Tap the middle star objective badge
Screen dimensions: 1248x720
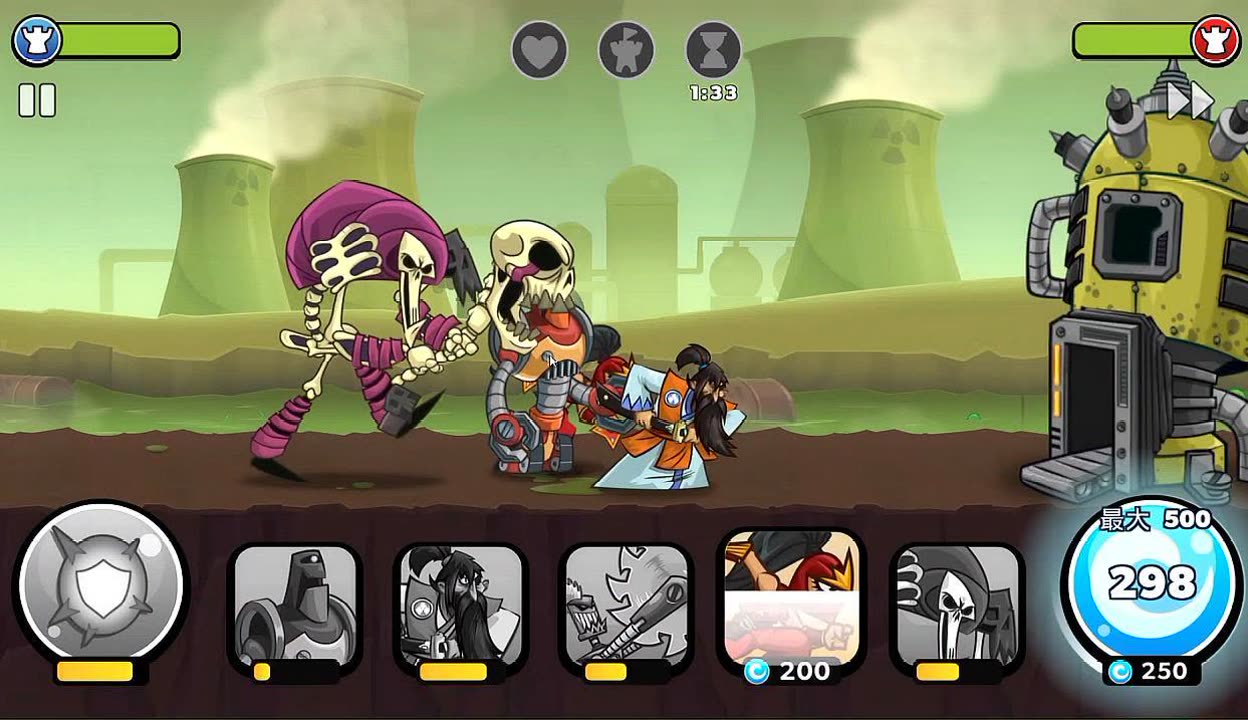click(627, 50)
